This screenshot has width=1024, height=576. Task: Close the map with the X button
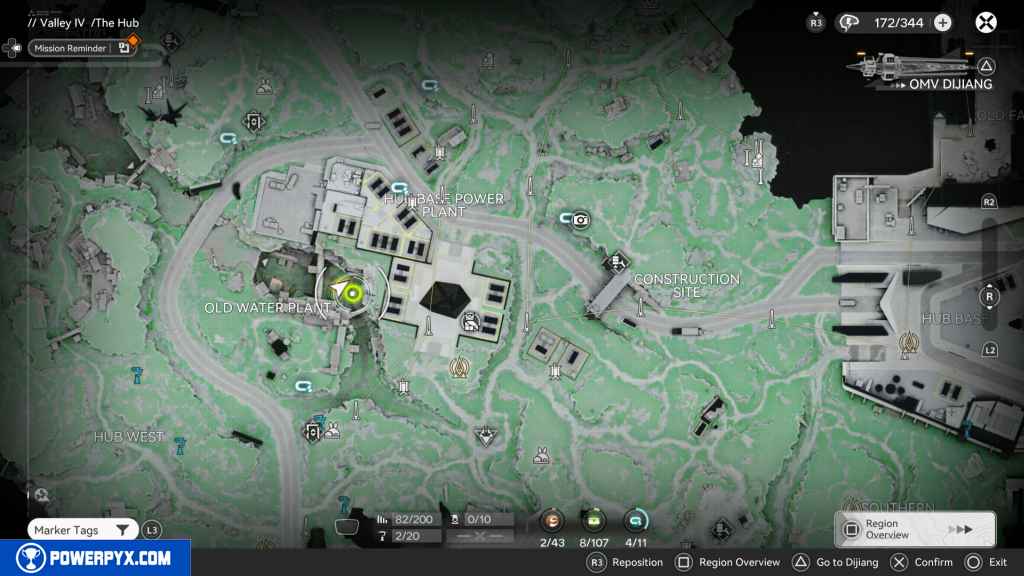point(986,22)
